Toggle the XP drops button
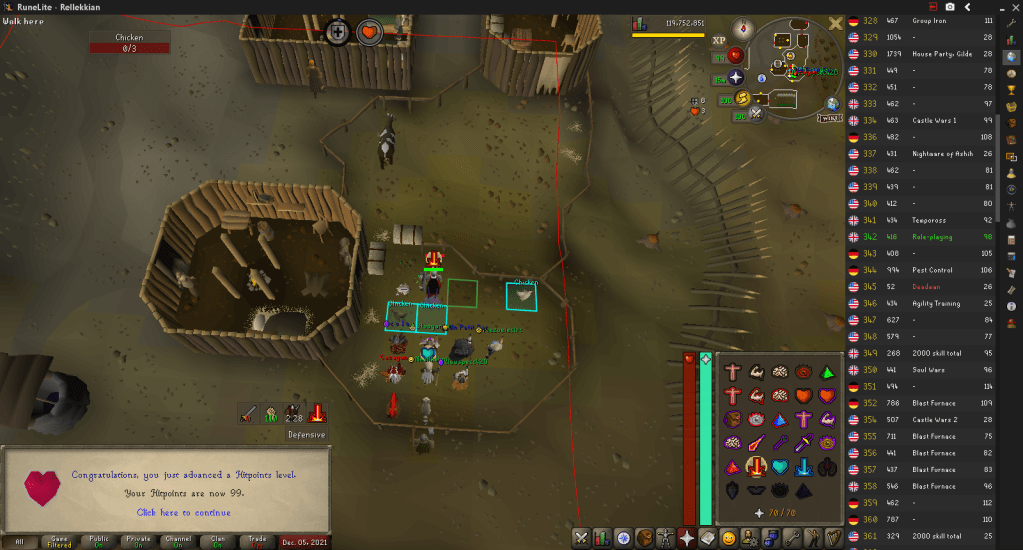Image resolution: width=1023 pixels, height=550 pixels. pos(719,41)
